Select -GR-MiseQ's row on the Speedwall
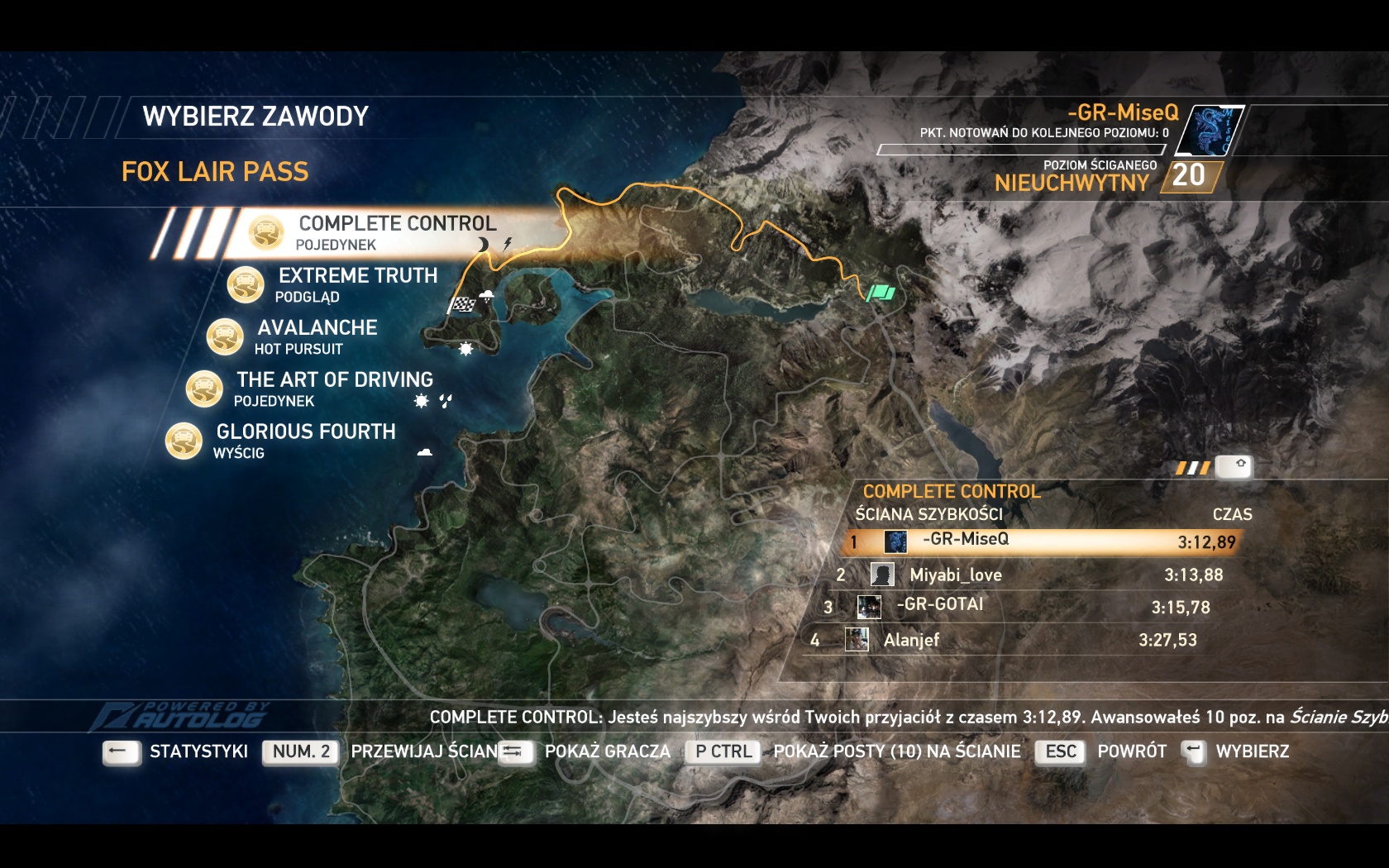This screenshot has width=1389, height=868. click(1042, 541)
